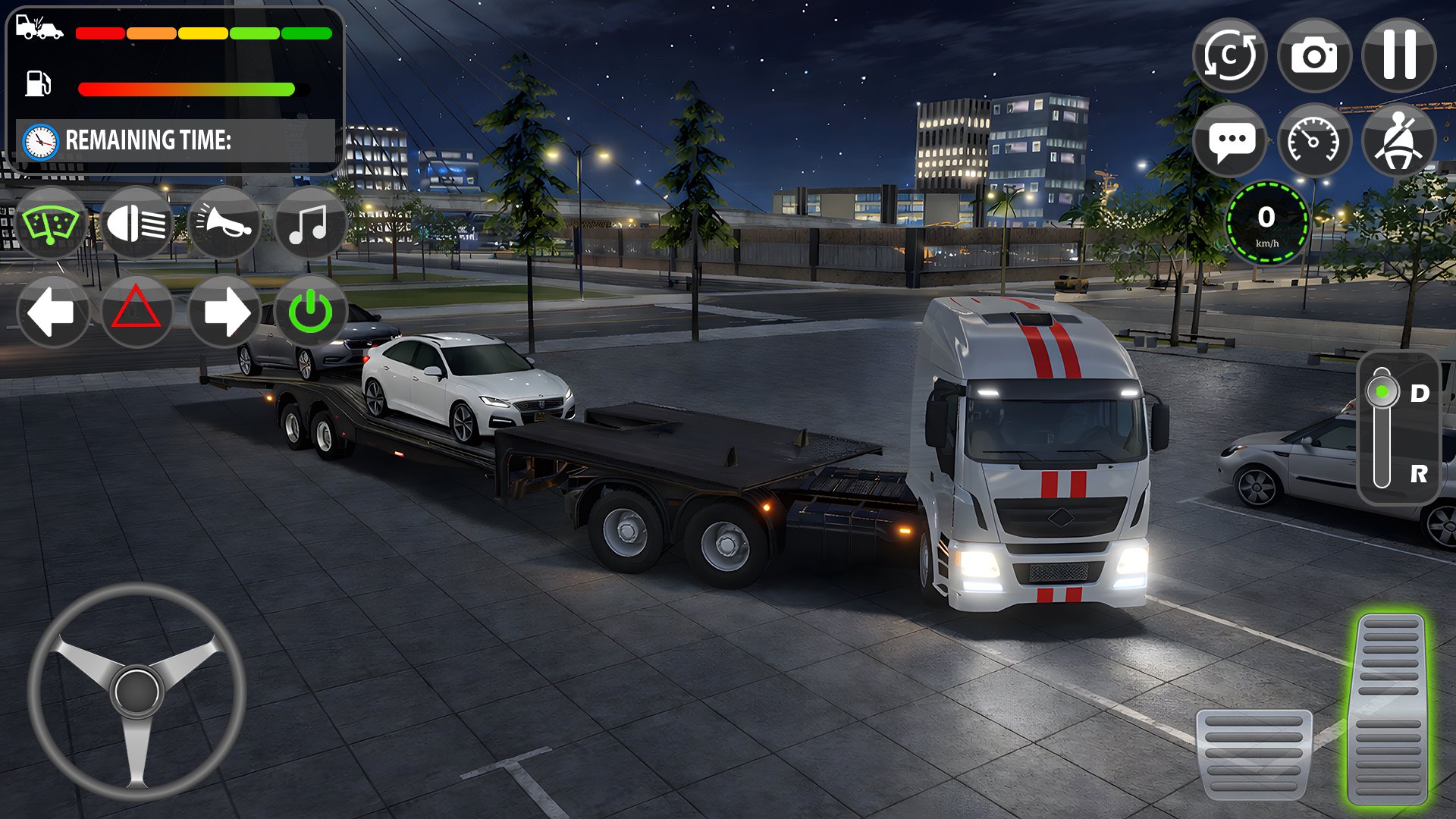Fasten the seatbelt icon button
Viewport: 1456px width, 819px height.
[x=1399, y=140]
